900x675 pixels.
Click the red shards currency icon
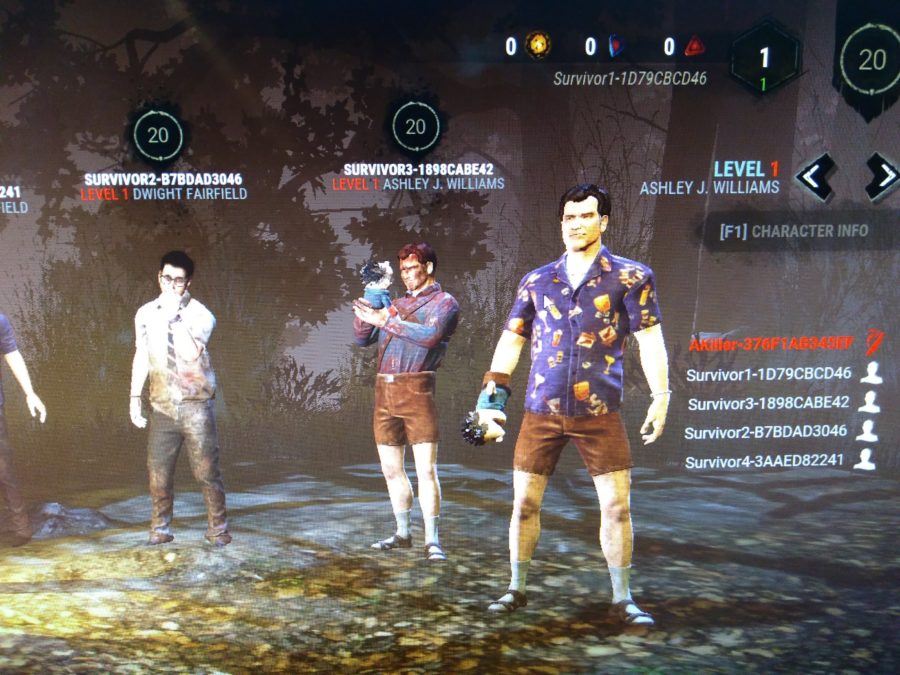click(695, 46)
